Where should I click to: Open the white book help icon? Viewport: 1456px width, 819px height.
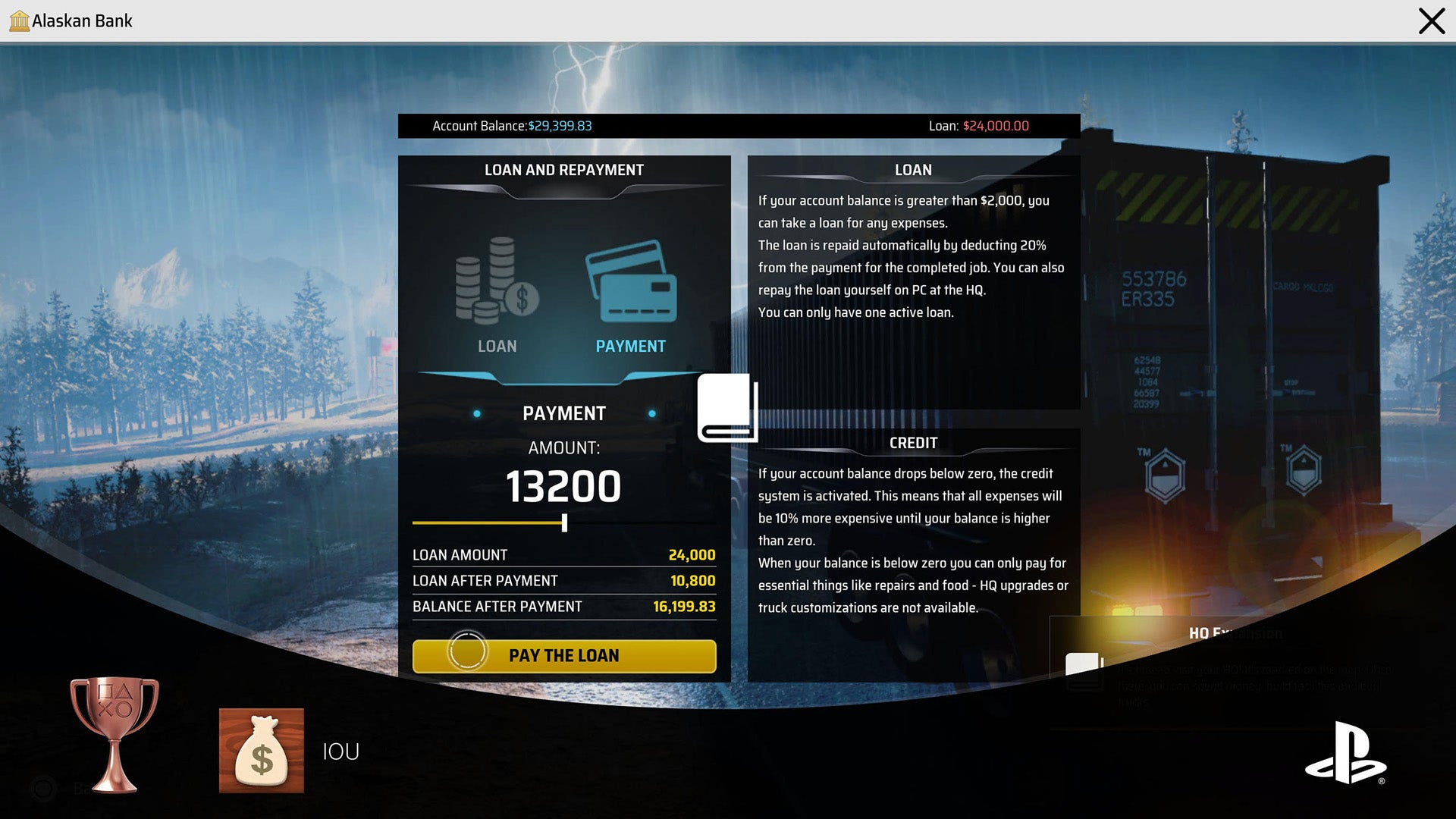tap(727, 407)
